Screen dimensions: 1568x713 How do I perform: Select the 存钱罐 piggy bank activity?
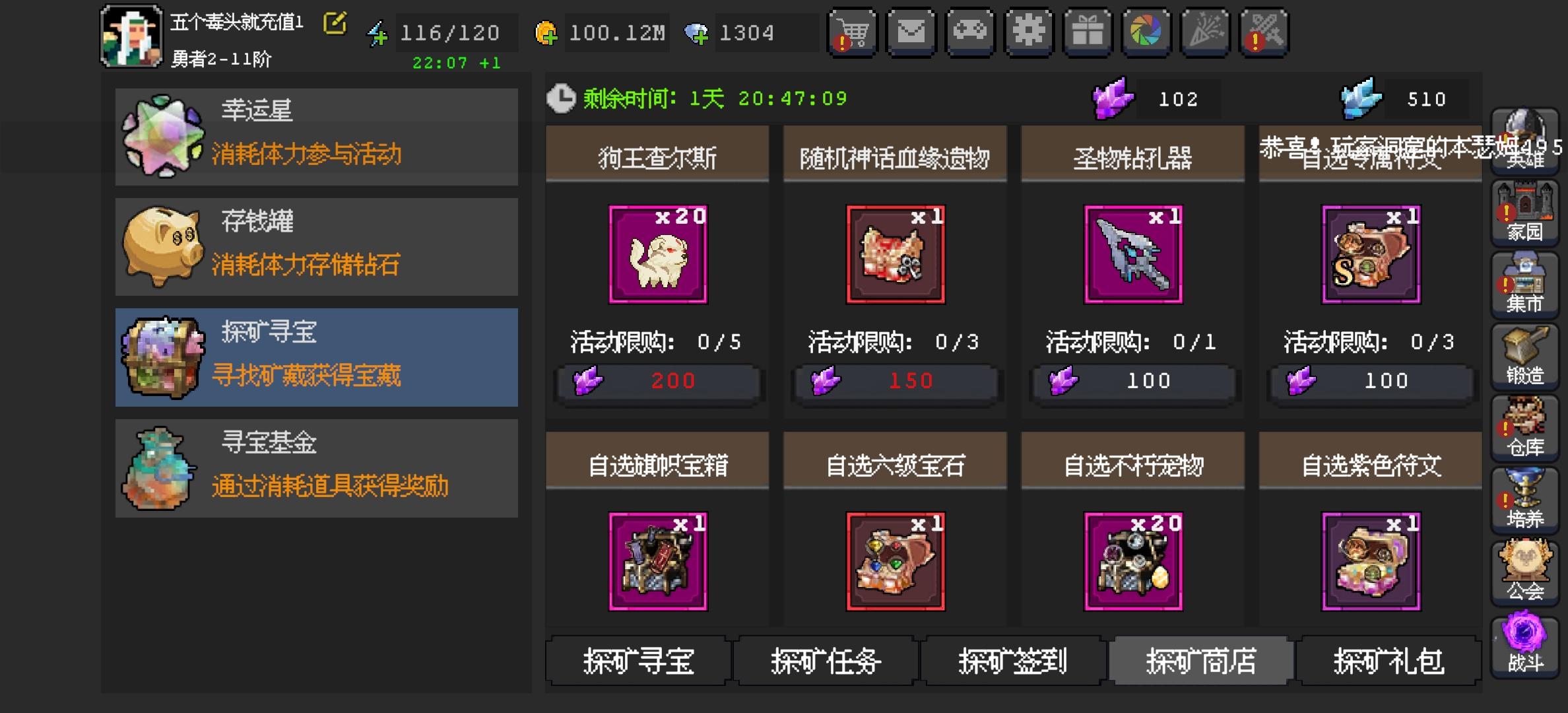point(317,246)
